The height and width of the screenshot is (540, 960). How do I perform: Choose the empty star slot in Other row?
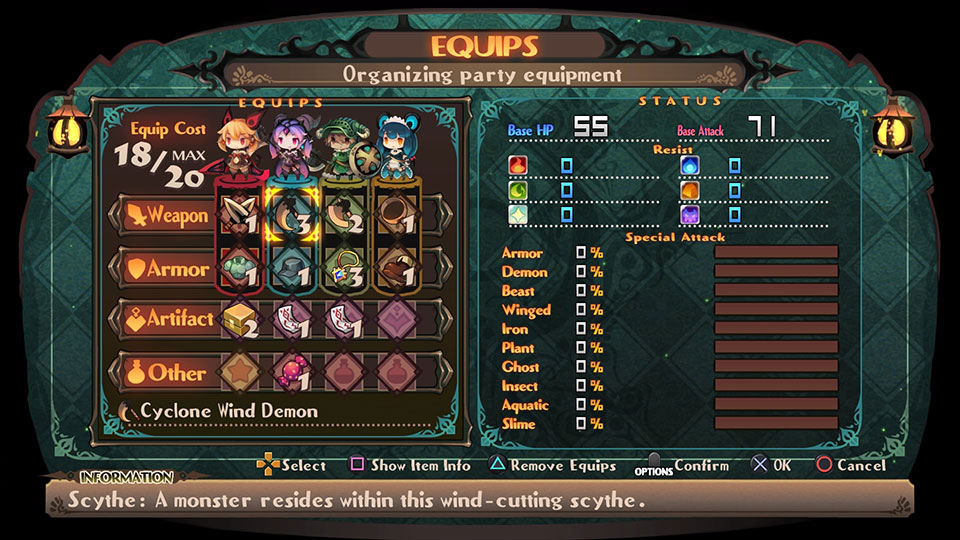tap(240, 372)
